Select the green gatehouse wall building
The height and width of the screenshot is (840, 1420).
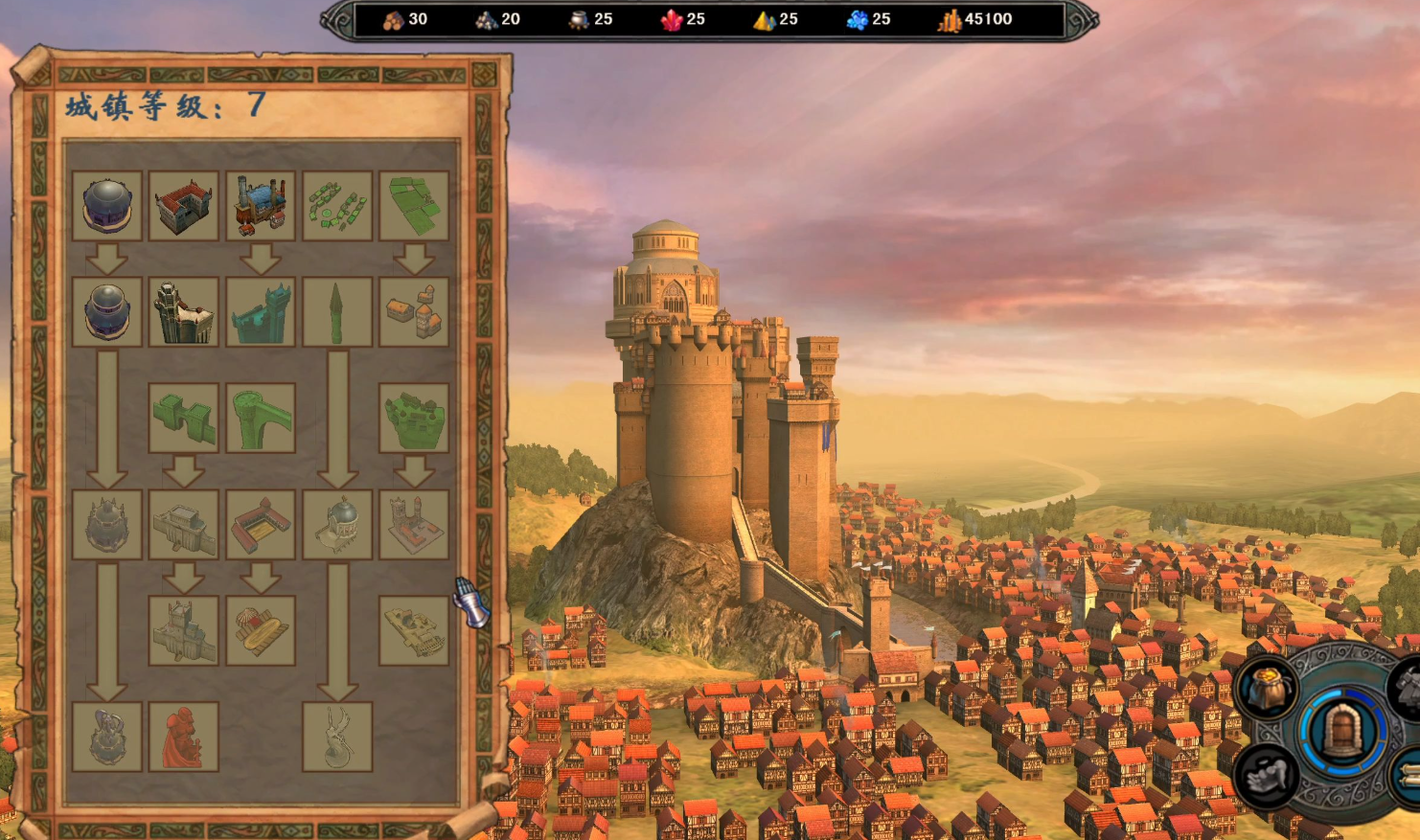(x=184, y=419)
